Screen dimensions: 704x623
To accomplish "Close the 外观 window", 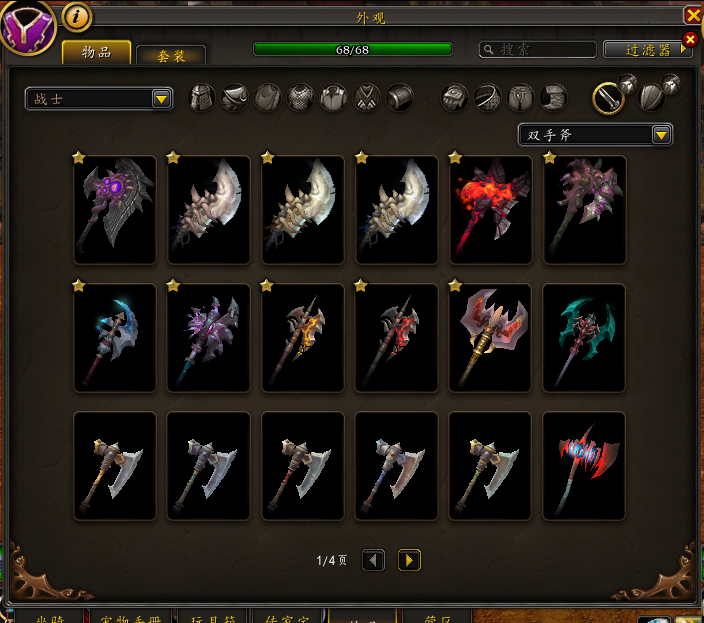I will point(692,15).
